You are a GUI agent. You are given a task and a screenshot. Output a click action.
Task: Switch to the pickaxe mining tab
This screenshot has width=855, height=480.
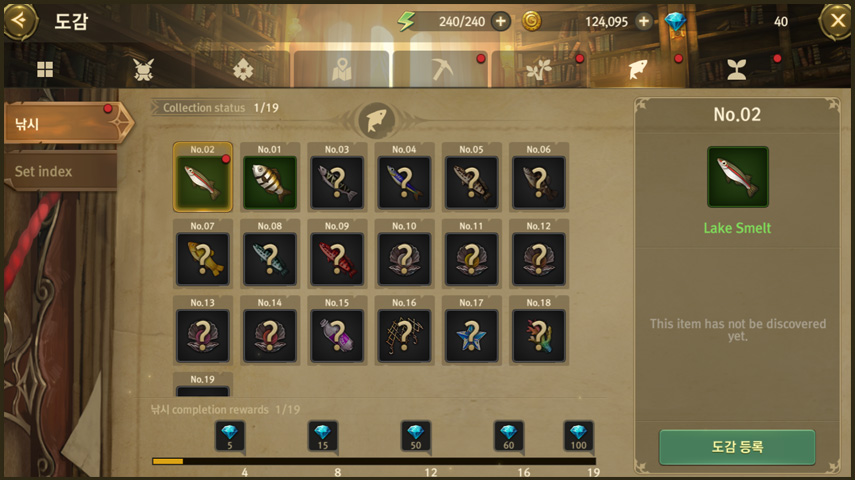pyautogui.click(x=441, y=69)
